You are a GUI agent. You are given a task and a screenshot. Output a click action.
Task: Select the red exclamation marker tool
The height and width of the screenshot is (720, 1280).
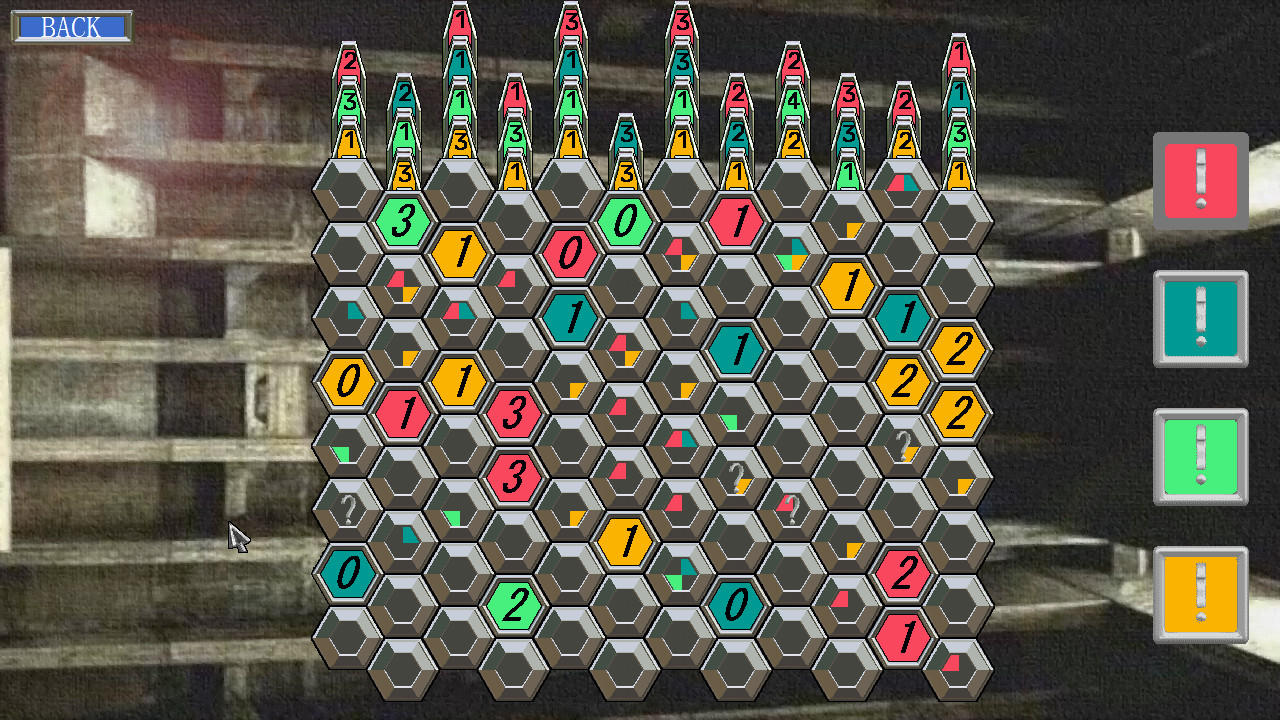[x=1200, y=180]
